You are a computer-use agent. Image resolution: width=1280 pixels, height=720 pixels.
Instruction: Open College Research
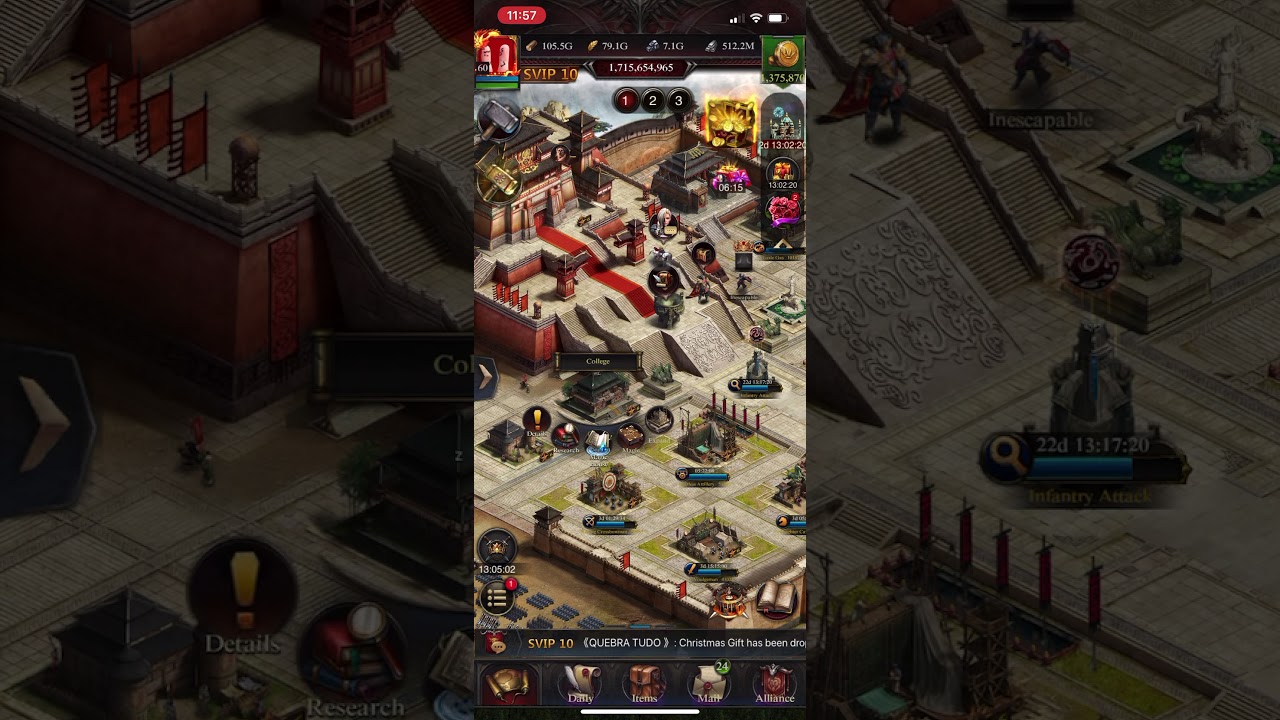pyautogui.click(x=567, y=437)
